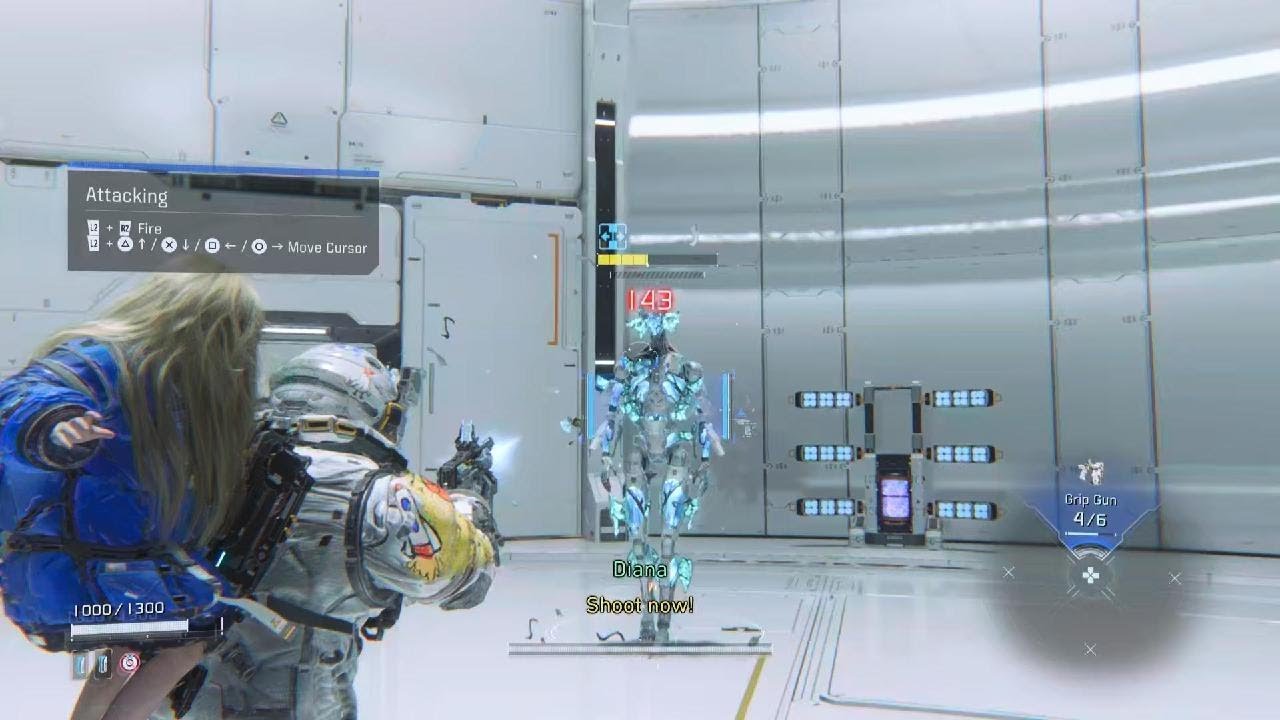Click the red circular icon under the health bar

129,662
